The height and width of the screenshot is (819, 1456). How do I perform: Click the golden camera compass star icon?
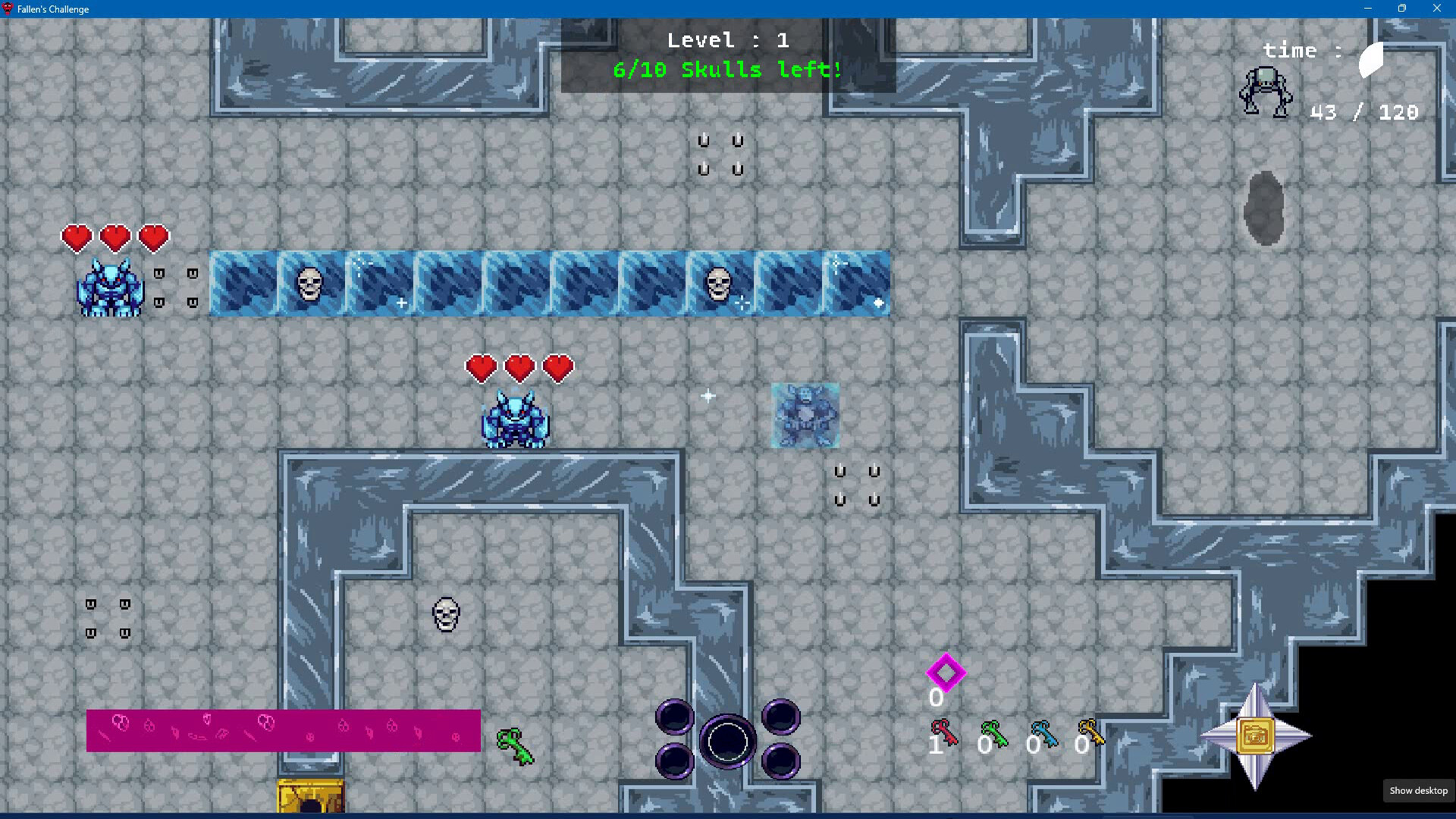(1257, 736)
